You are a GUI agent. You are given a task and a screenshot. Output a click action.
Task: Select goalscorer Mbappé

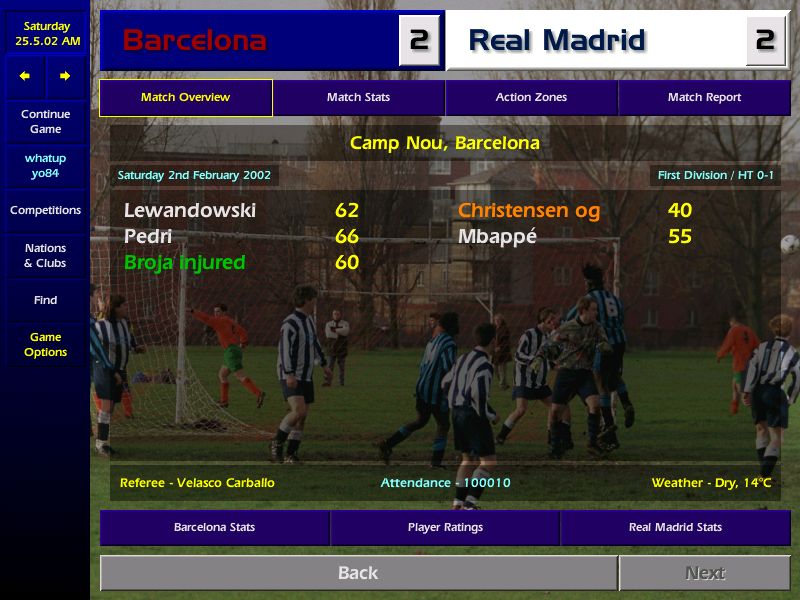point(497,237)
